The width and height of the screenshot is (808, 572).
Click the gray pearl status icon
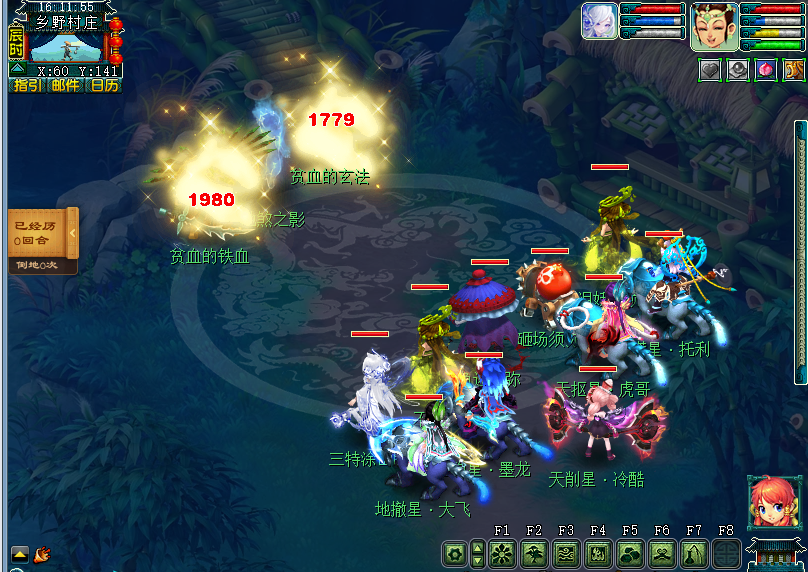(x=737, y=70)
